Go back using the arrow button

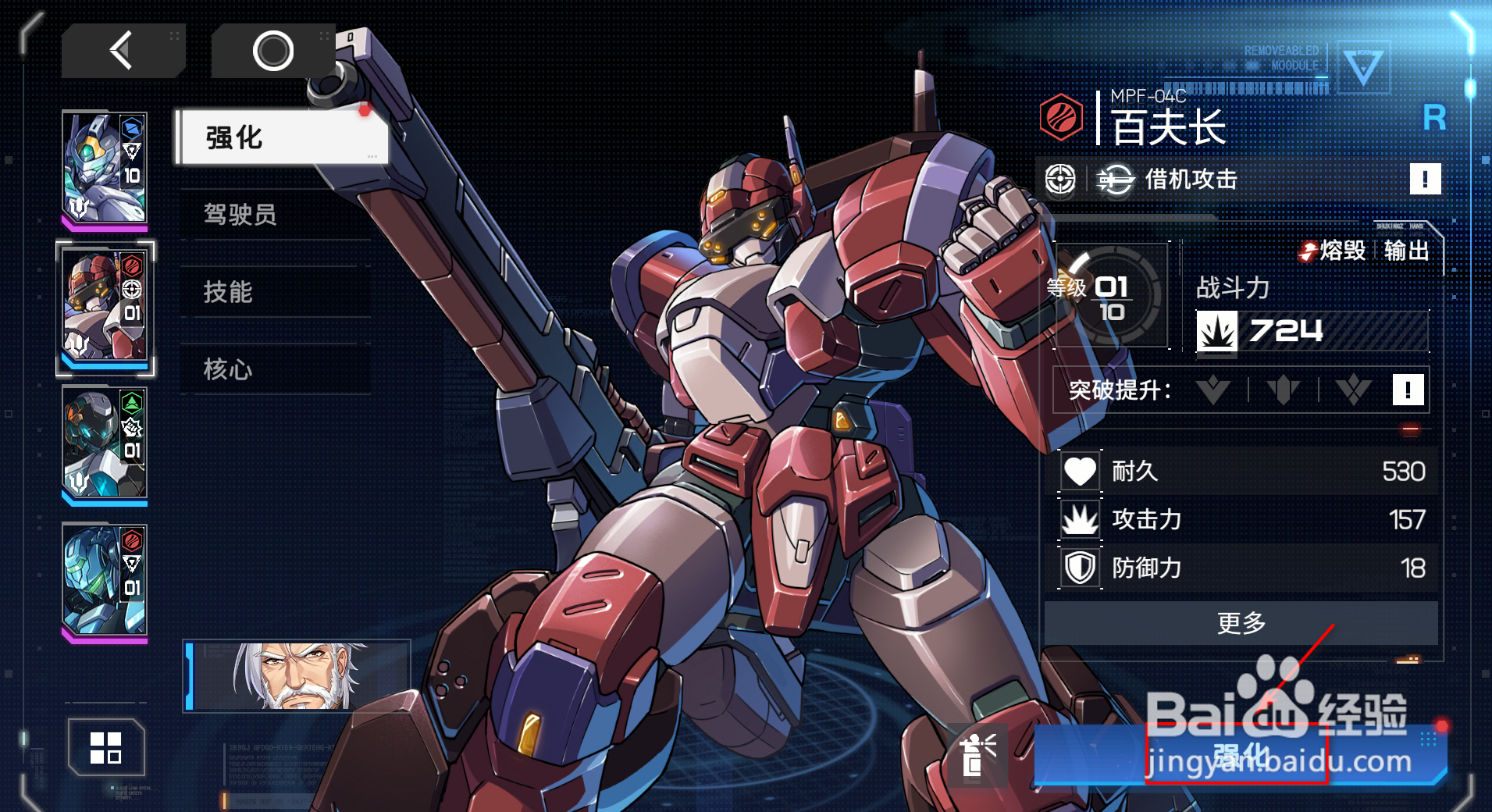123,52
